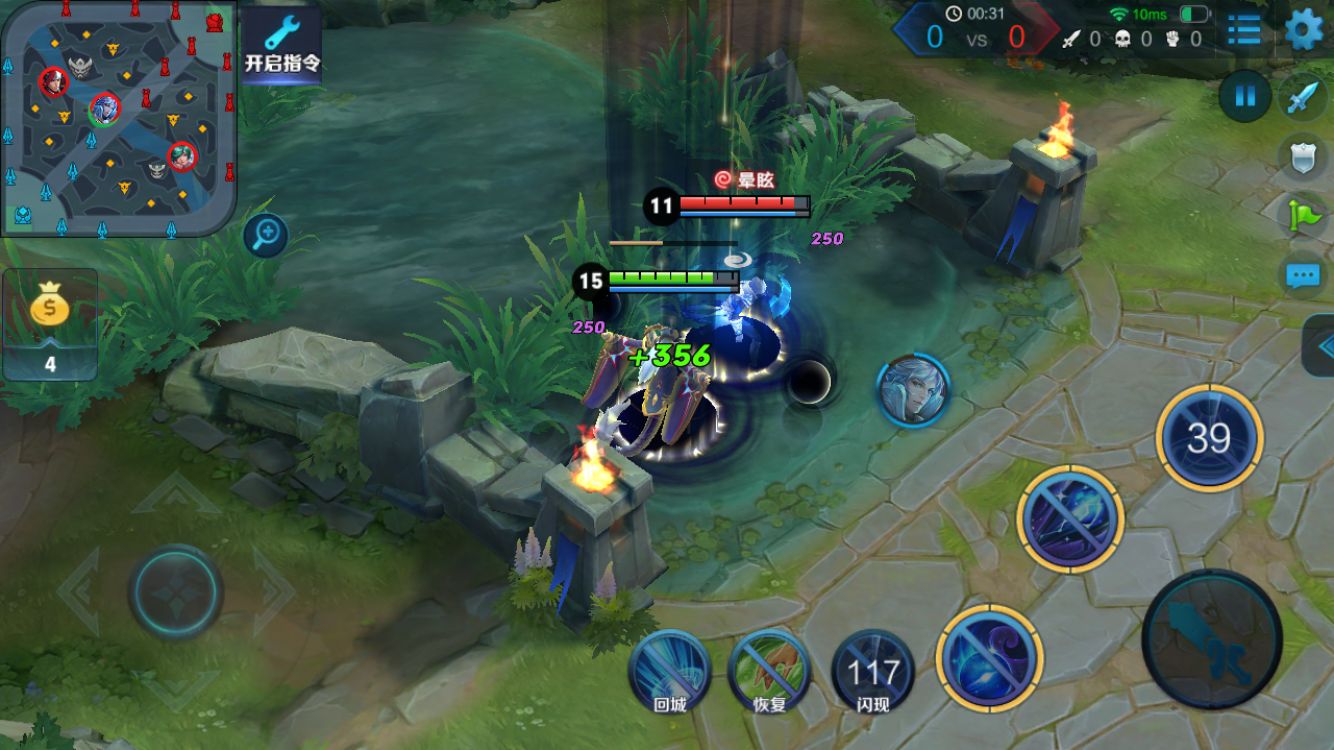Screen dimensions: 1334x750
Task: Send the shield defend signal
Action: tap(1304, 157)
